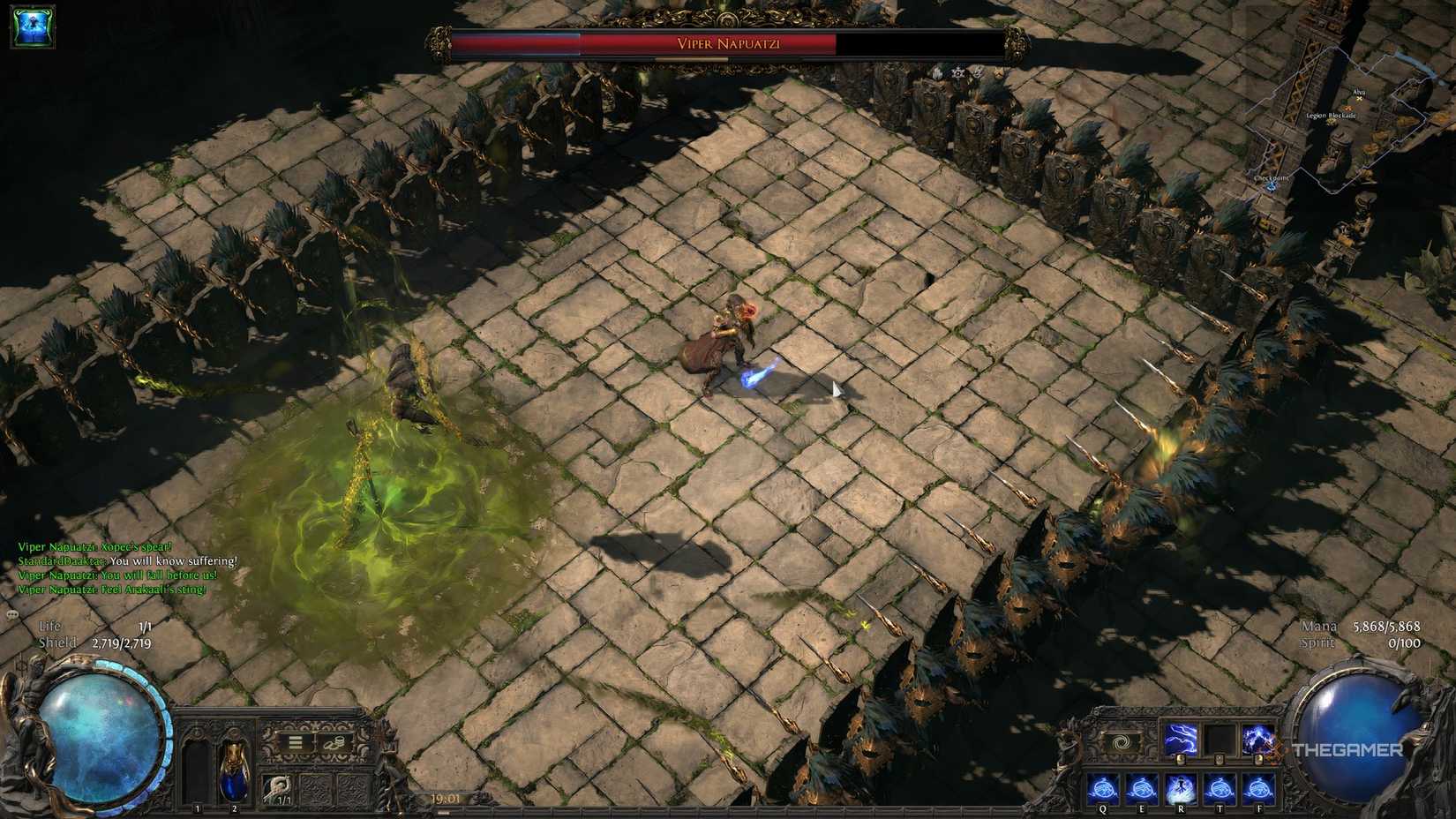
Task: Trigger the Orb of Storms skill near THEGAMER logo
Action: coord(1257,738)
